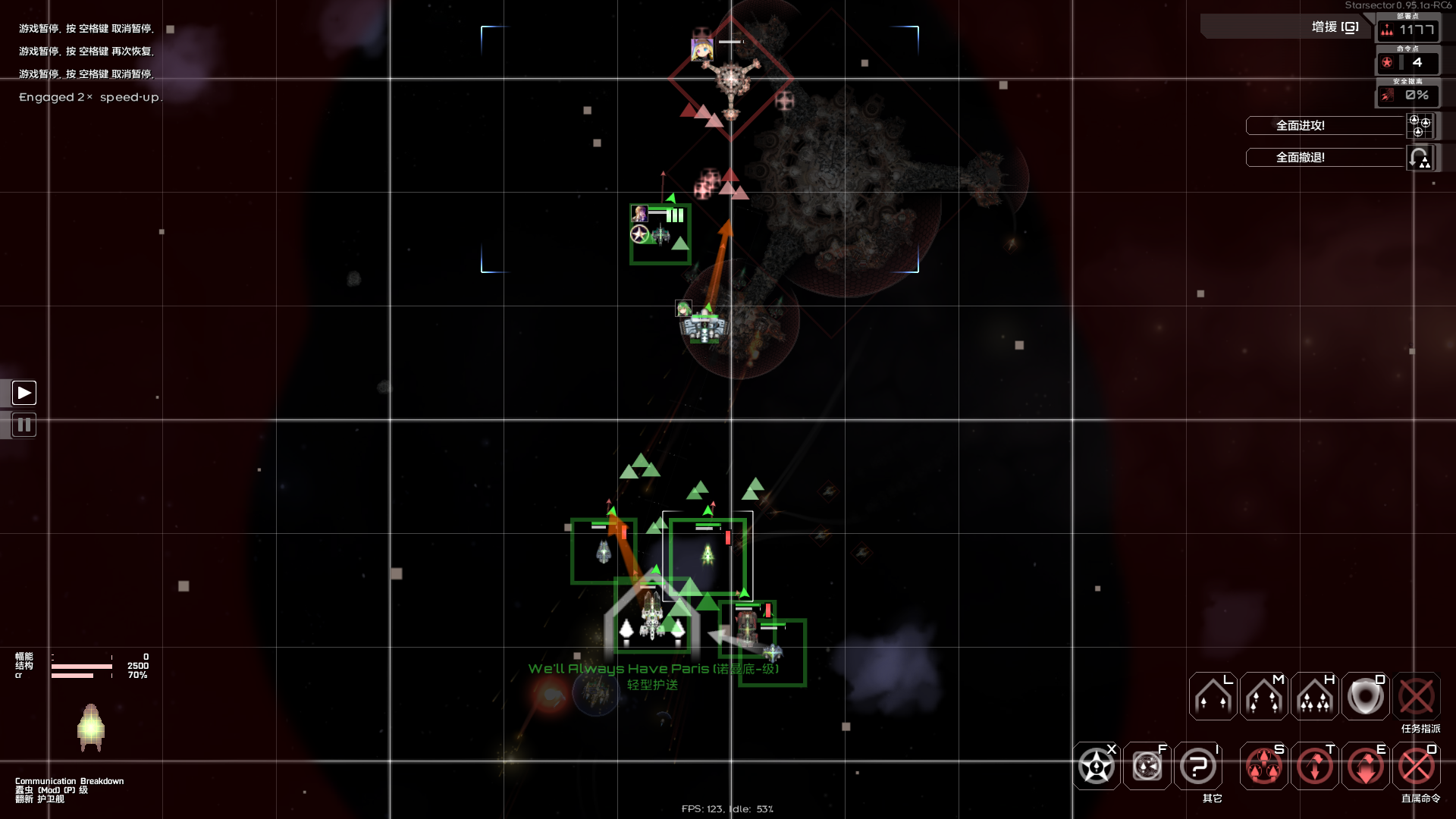
Task: Select the Eliminate (E) order icon
Action: [1366, 766]
